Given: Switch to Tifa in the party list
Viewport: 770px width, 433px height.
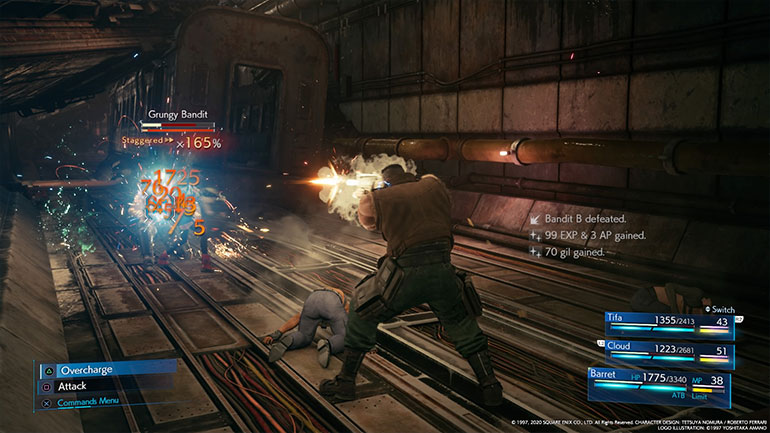Looking at the screenshot, I should [668, 321].
